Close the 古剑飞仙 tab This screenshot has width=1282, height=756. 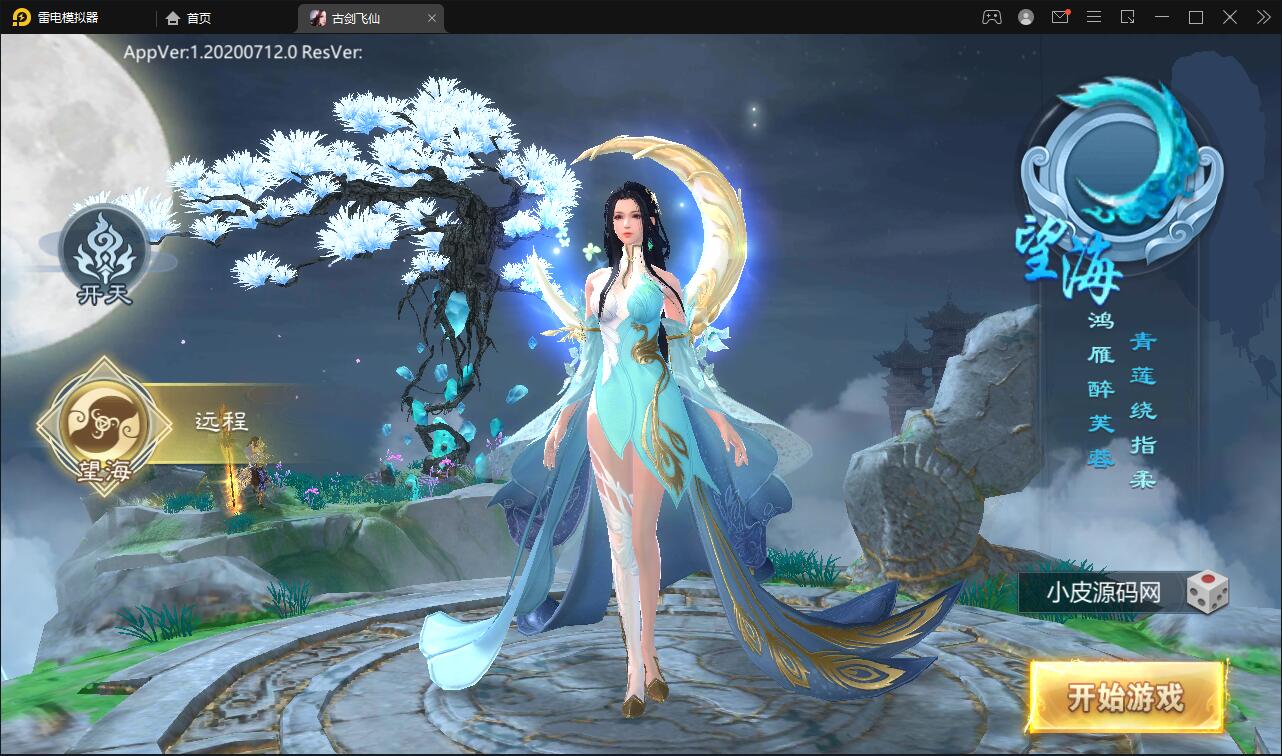431,18
